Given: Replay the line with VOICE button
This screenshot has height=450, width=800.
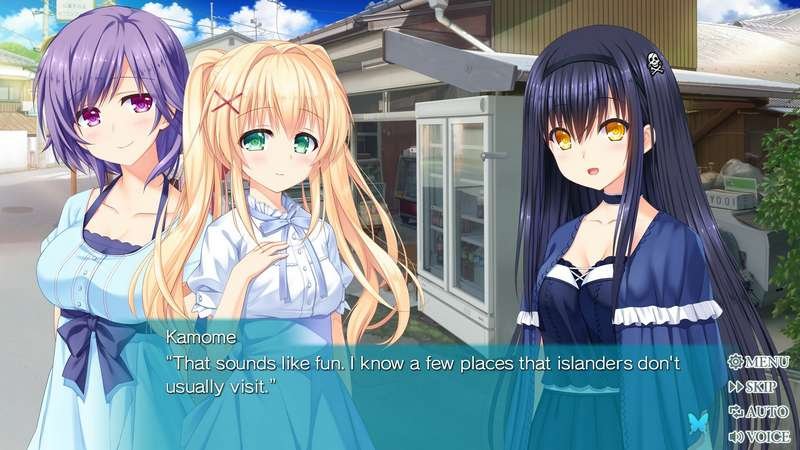Looking at the screenshot, I should click(x=759, y=436).
